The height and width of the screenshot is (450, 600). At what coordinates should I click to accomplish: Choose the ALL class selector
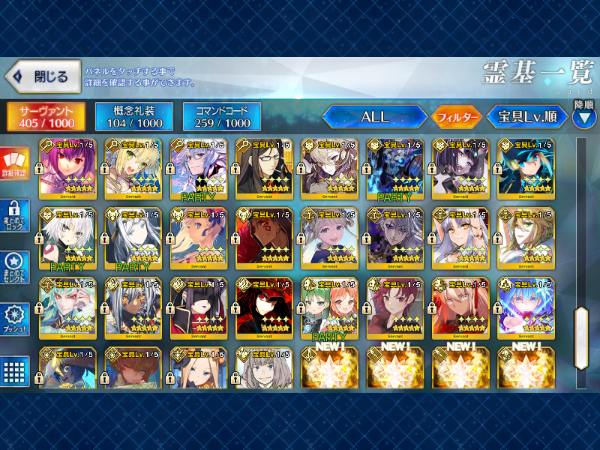374,116
